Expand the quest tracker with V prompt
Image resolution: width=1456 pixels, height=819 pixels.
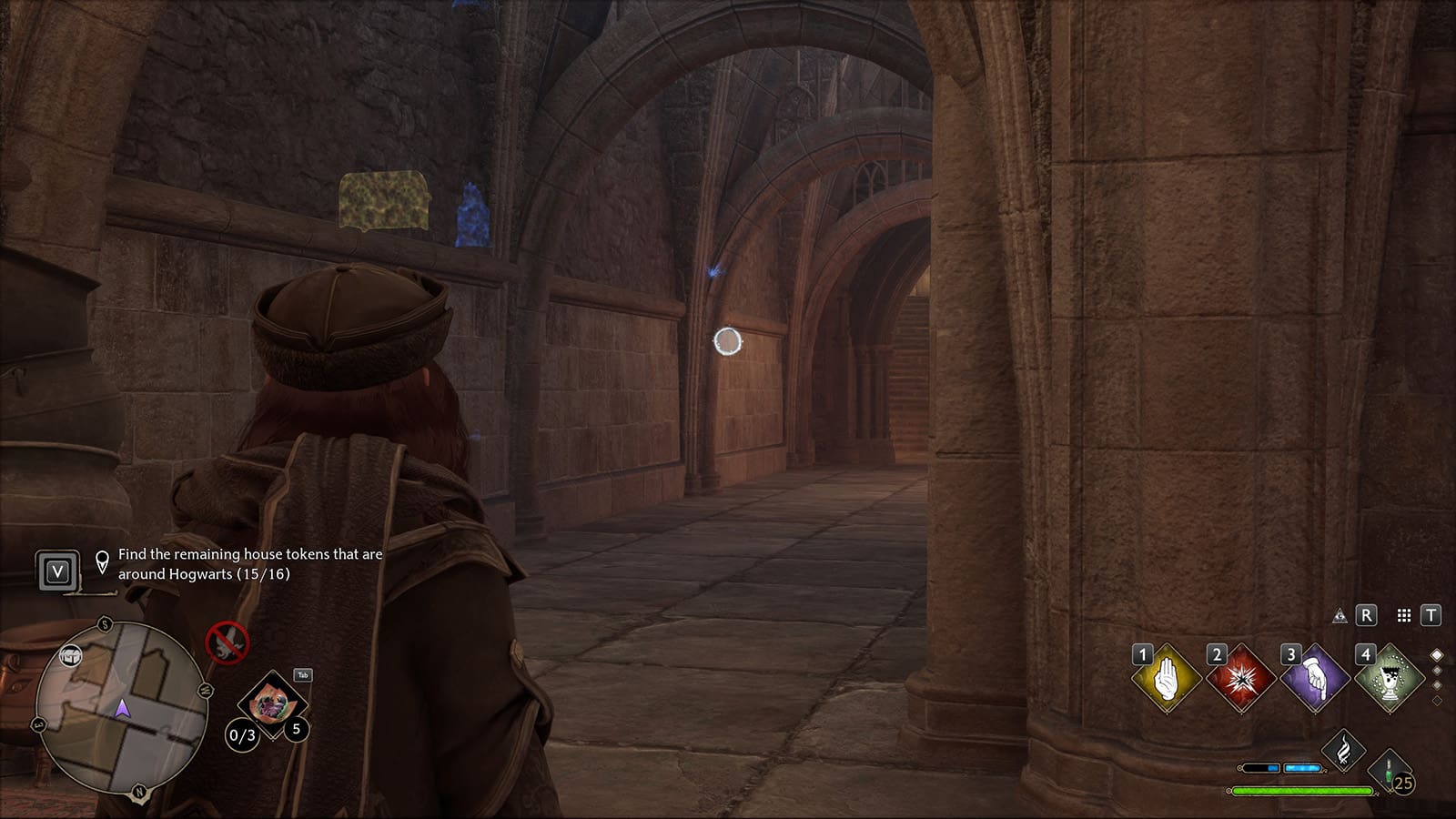(57, 571)
